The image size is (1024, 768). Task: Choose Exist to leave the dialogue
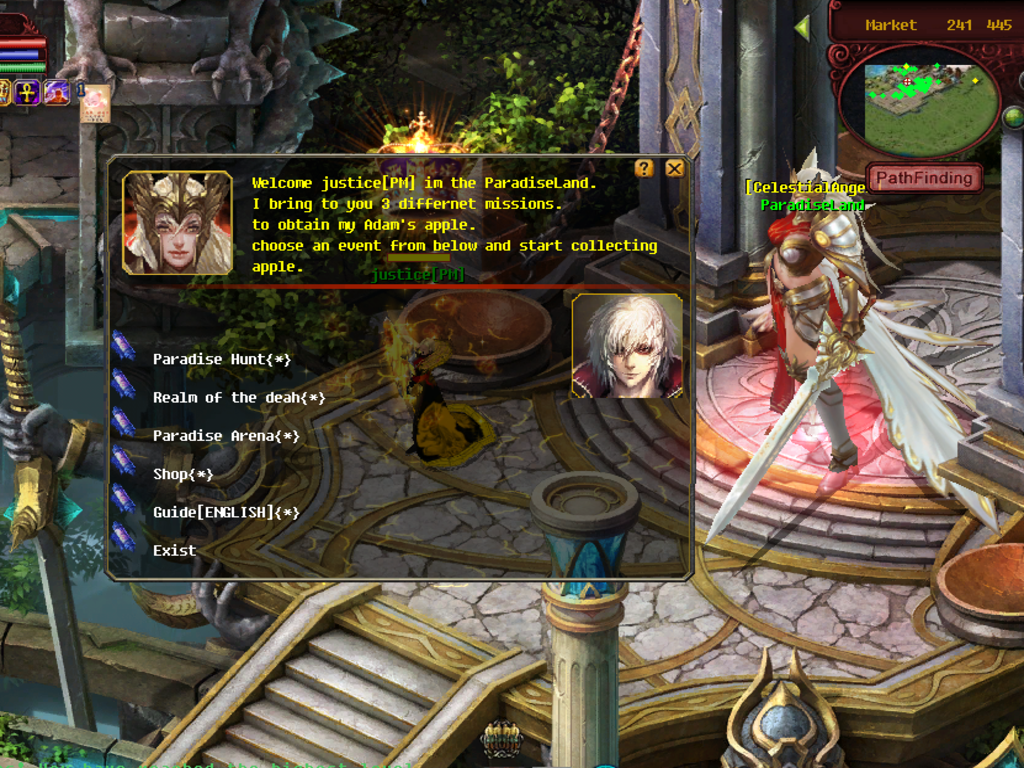click(x=174, y=550)
